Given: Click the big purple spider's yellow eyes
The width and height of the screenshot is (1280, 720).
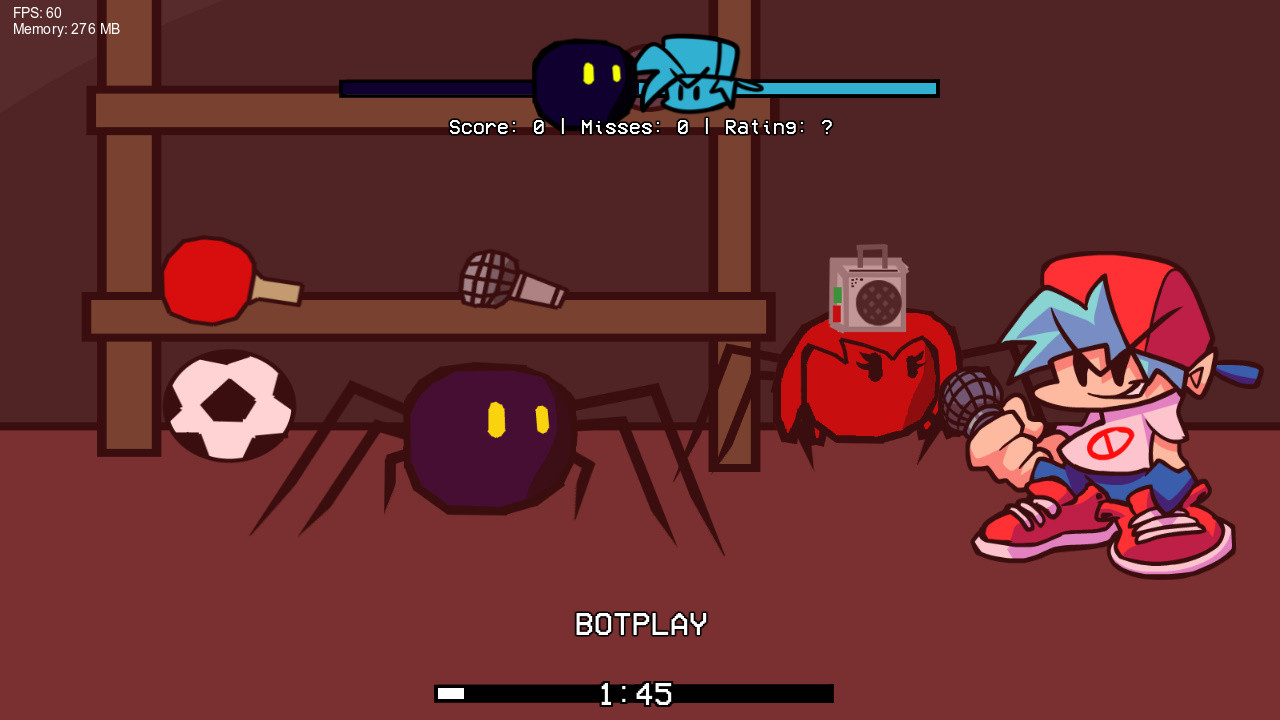Looking at the screenshot, I should [520, 417].
